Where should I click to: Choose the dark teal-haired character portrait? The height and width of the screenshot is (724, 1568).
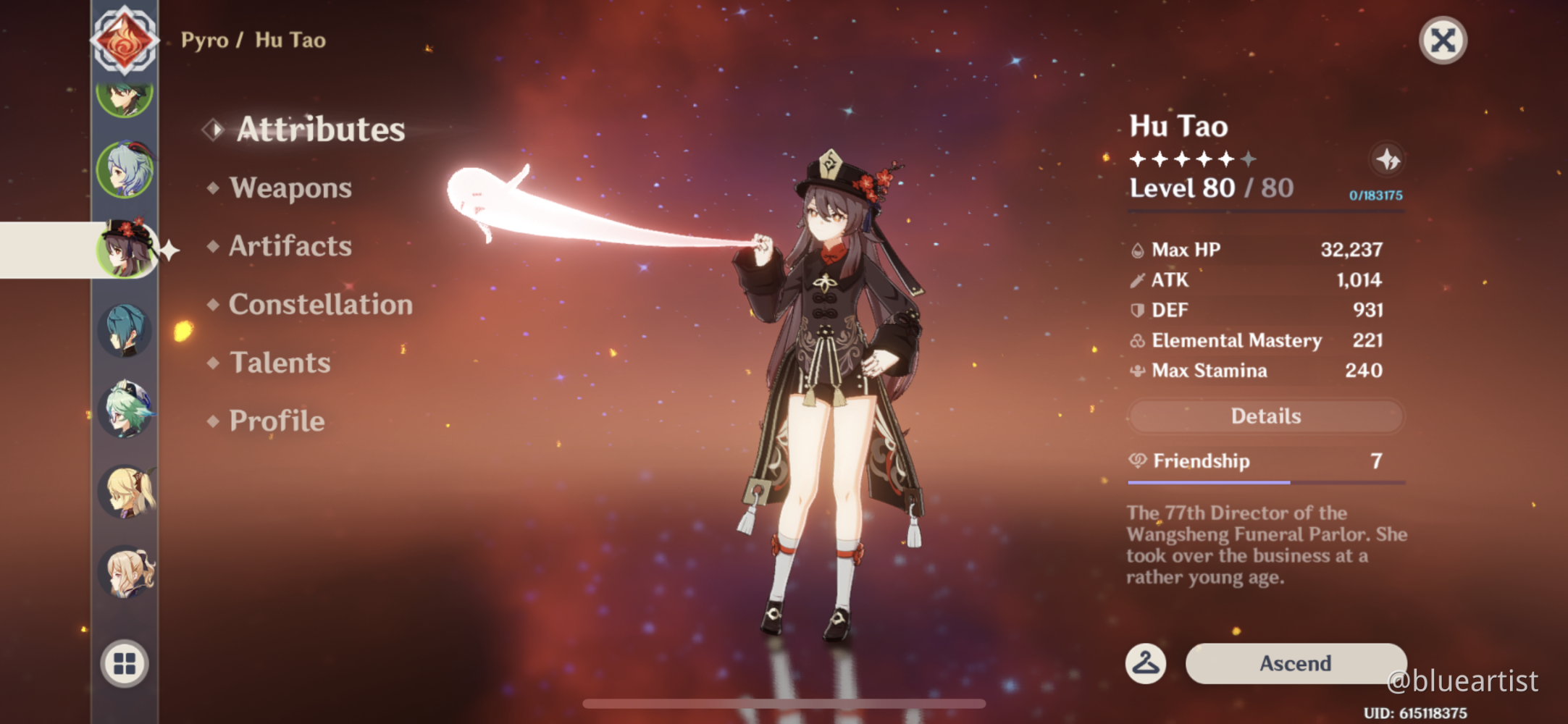coord(125,331)
